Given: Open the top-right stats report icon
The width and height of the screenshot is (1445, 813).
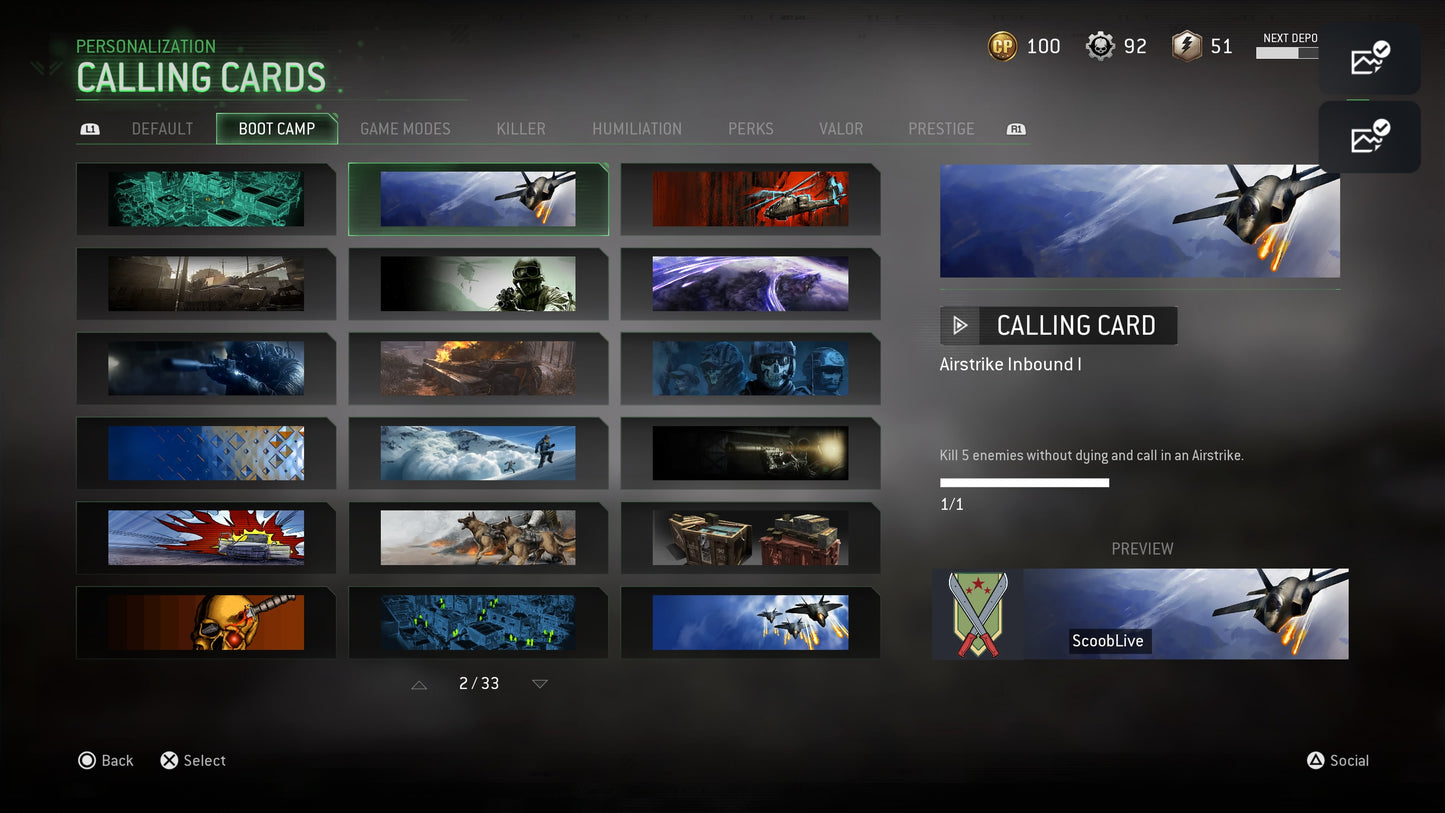Looking at the screenshot, I should [x=1368, y=60].
